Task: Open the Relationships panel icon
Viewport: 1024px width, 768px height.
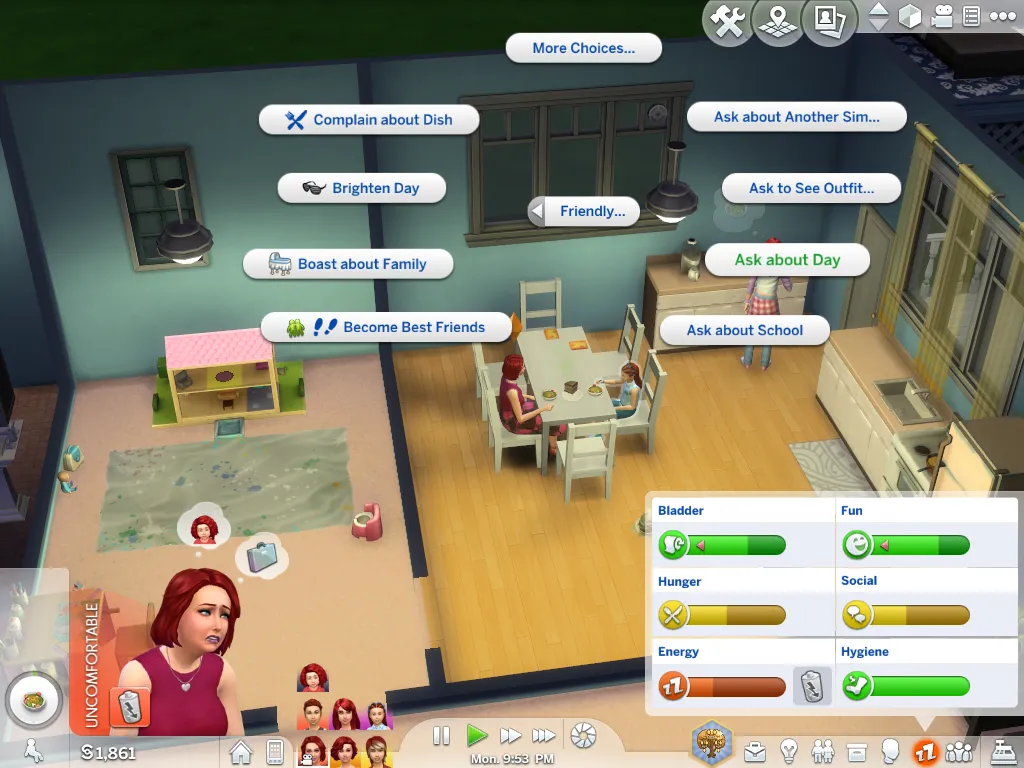Action: (823, 750)
